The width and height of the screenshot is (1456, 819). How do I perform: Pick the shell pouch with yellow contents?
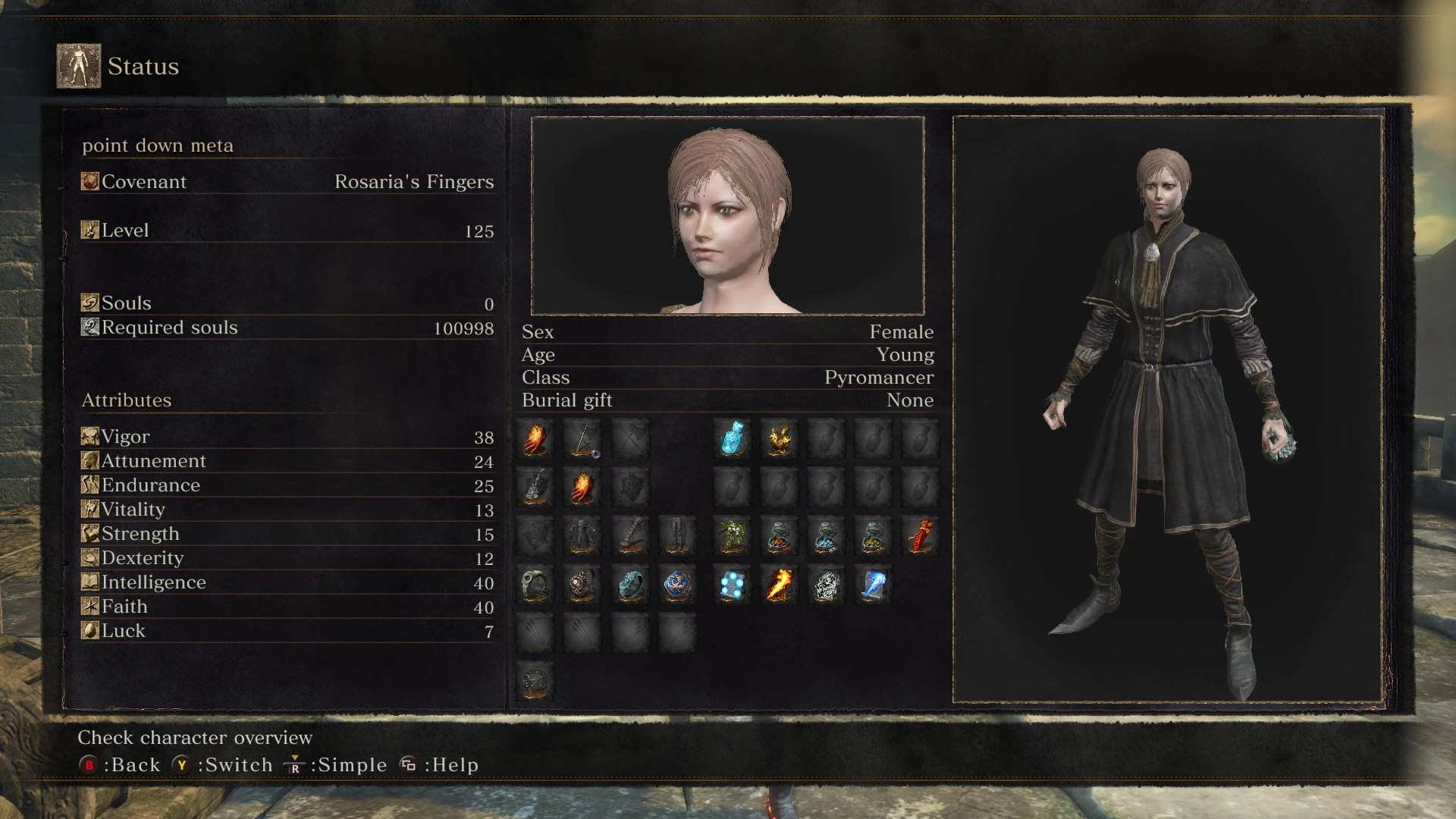[873, 536]
